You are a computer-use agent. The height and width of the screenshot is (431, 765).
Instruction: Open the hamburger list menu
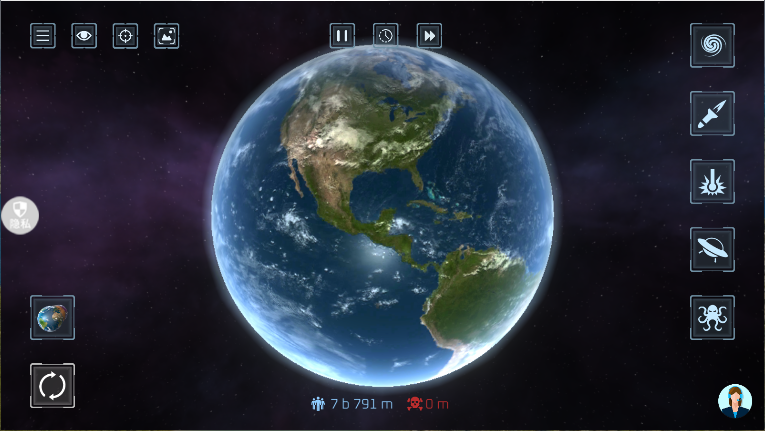click(43, 36)
